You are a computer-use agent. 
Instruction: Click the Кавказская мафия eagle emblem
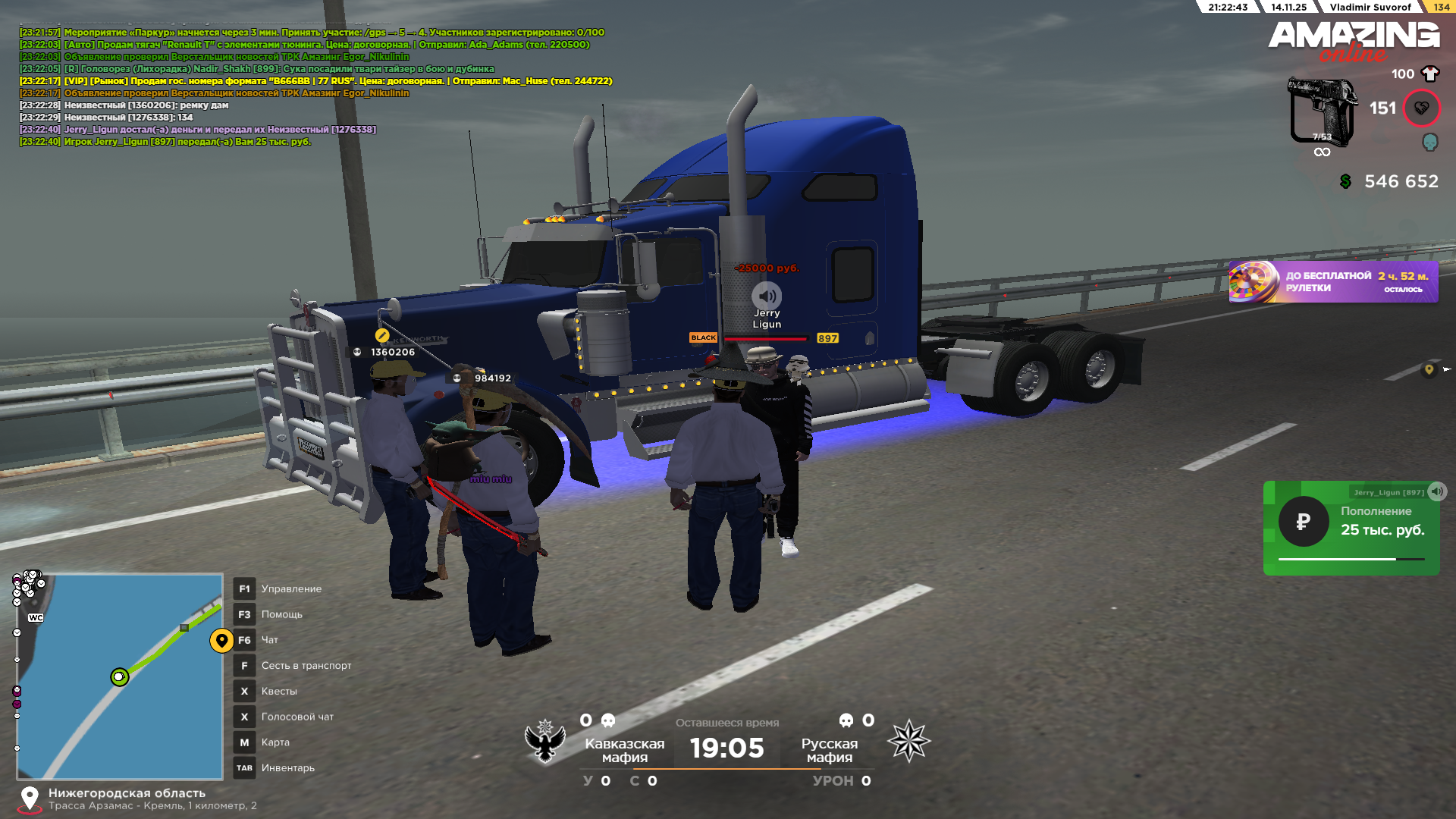(545, 741)
